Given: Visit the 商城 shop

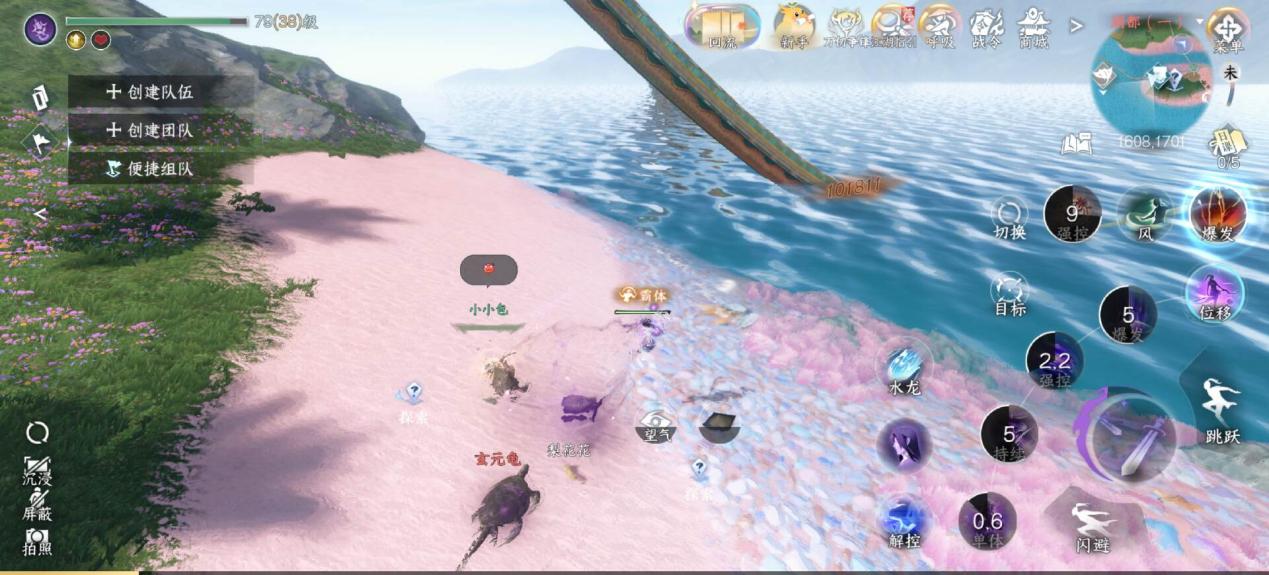Looking at the screenshot, I should [x=1033, y=25].
